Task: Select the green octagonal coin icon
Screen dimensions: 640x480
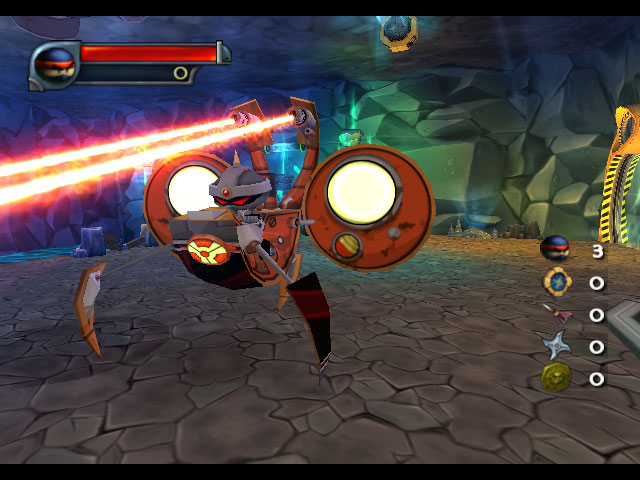Action: [555, 377]
